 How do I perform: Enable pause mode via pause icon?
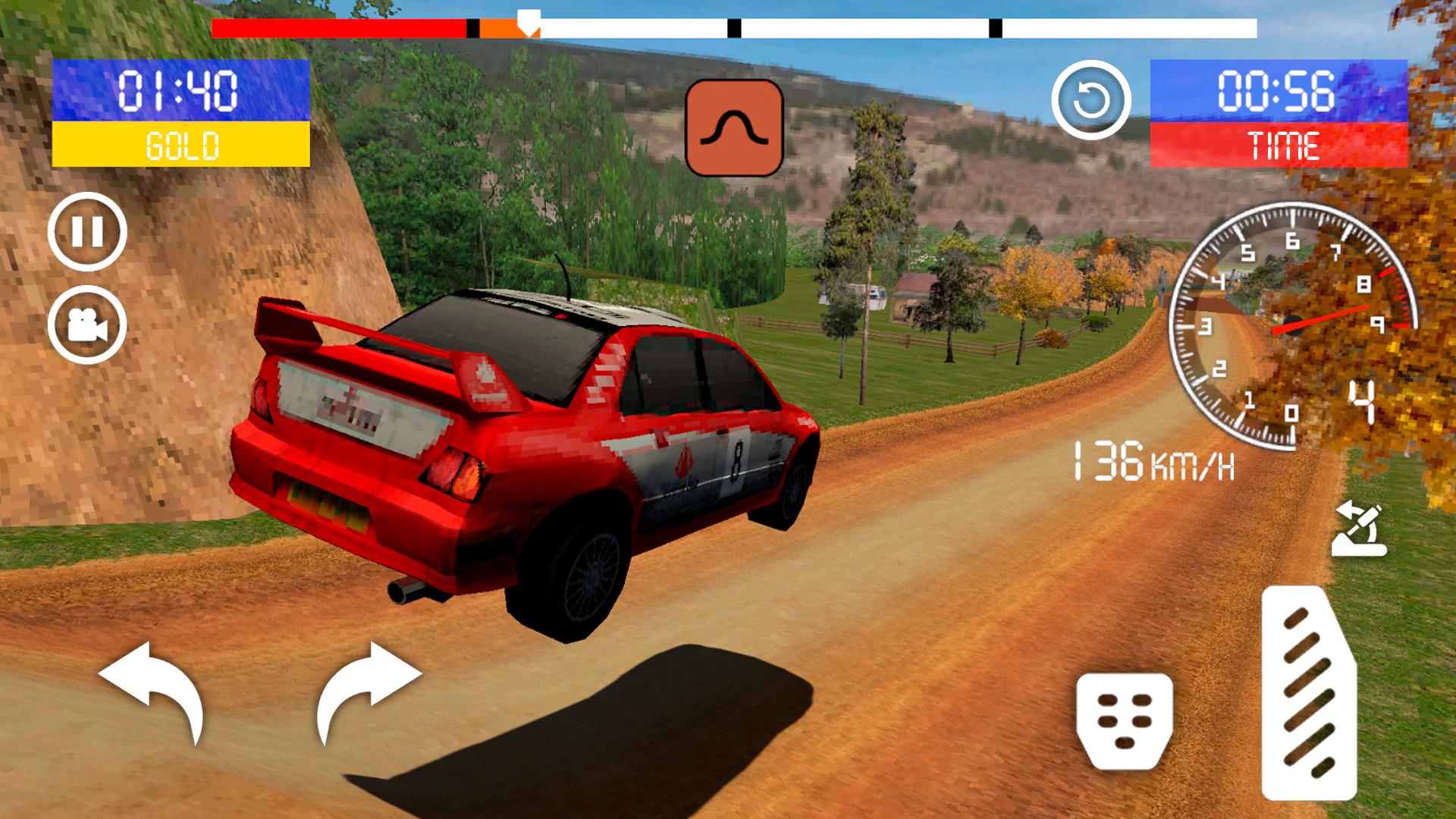pos(86,231)
